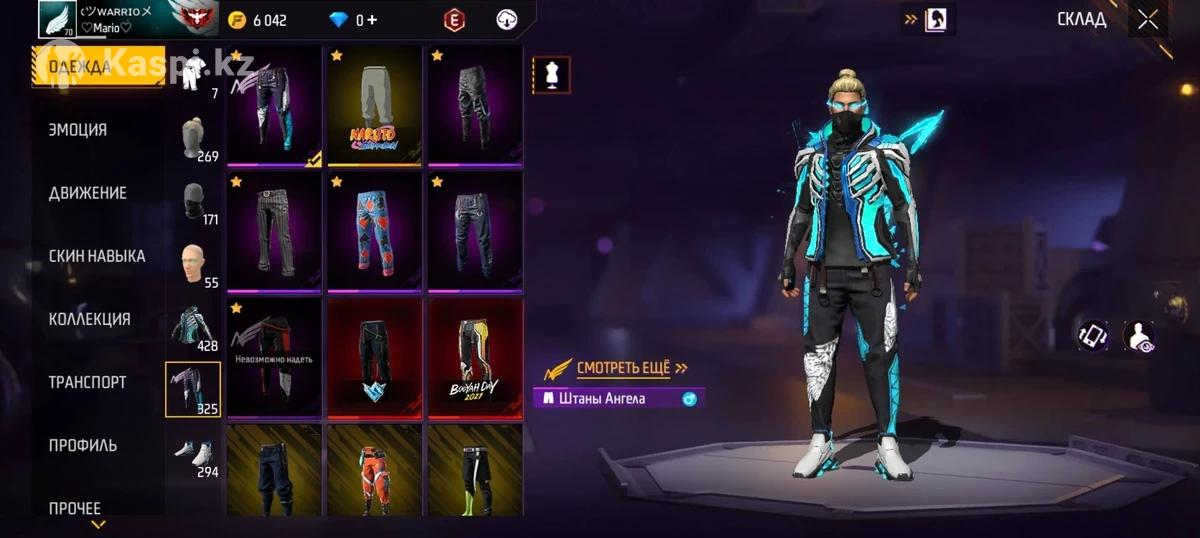Image resolution: width=1200 pixels, height=538 pixels.
Task: Open the mannequin outfit preview button
Action: 551,74
